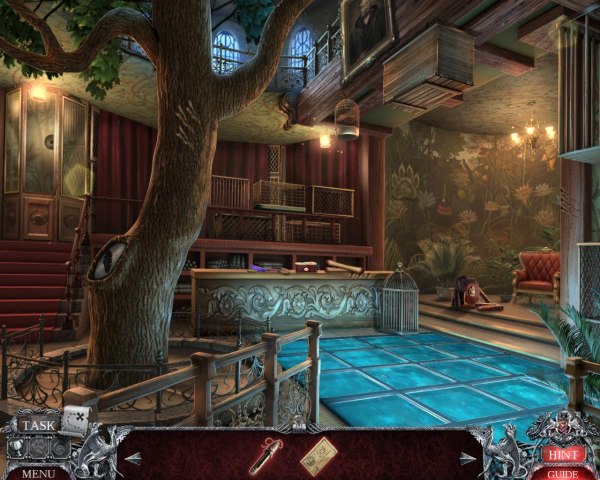Open the strategy Guide
600x480 pixels.
point(562,473)
